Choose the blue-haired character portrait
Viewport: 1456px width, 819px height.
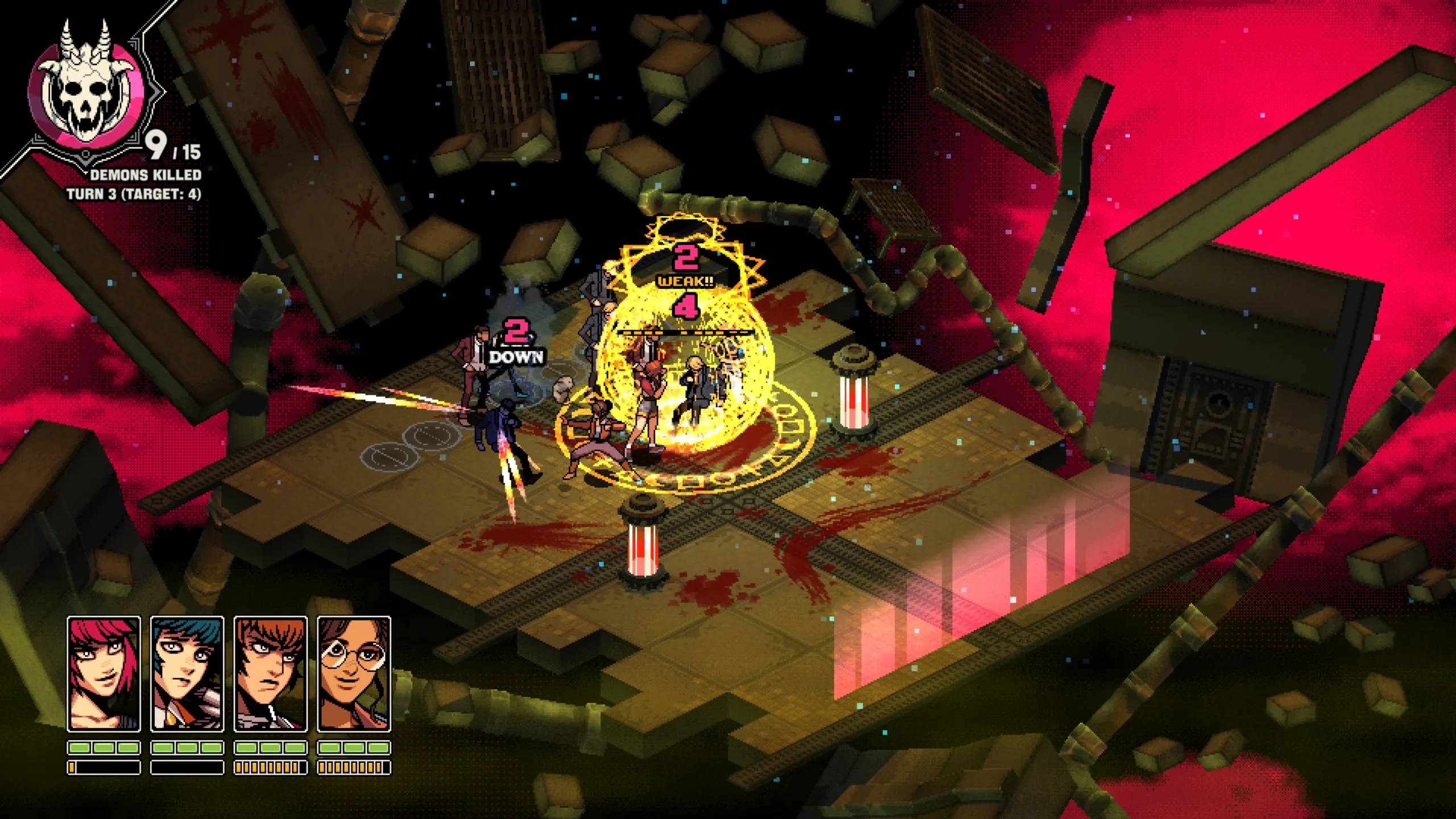tap(187, 673)
